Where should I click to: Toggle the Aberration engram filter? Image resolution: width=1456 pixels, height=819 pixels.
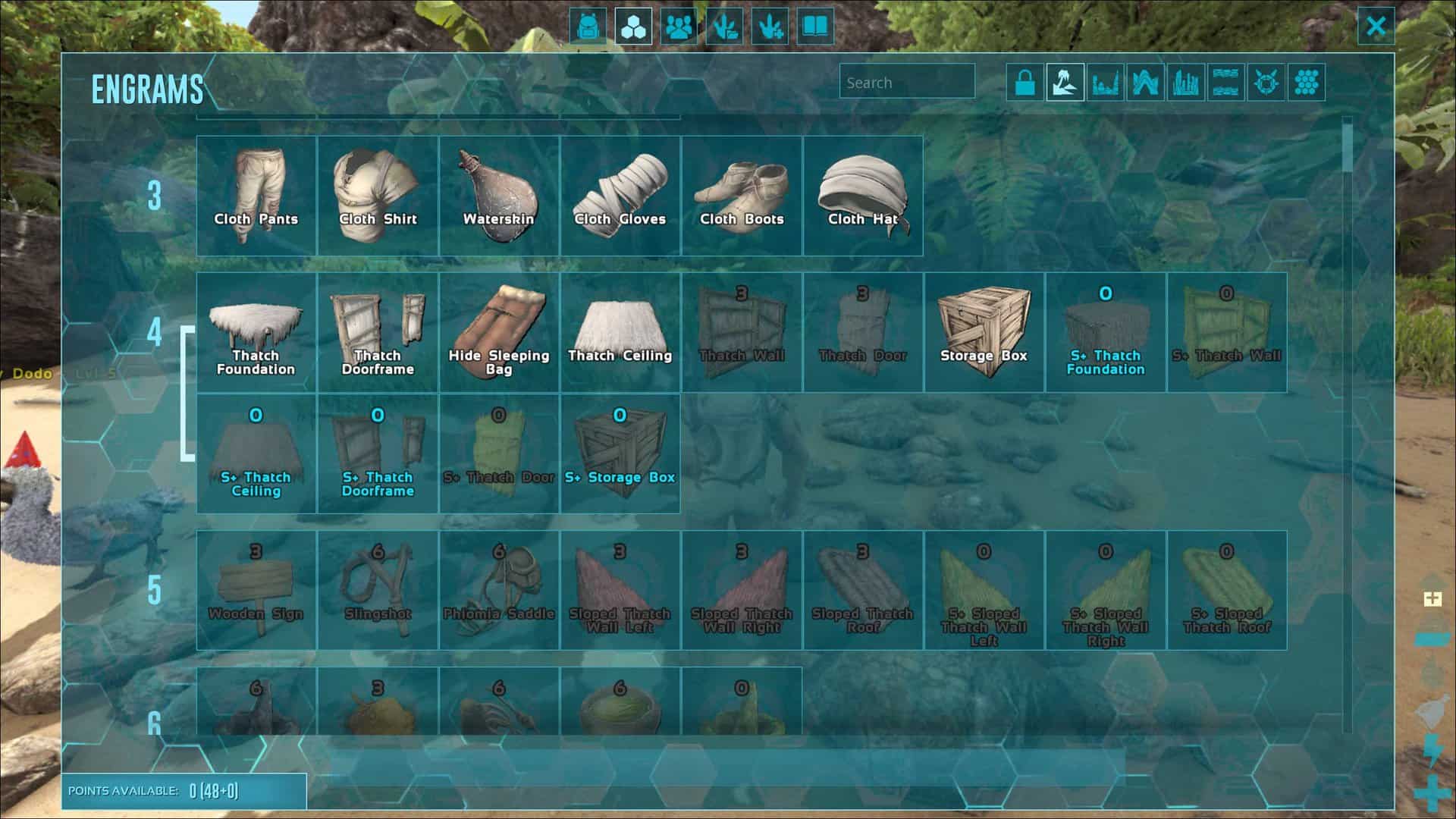pos(1147,83)
